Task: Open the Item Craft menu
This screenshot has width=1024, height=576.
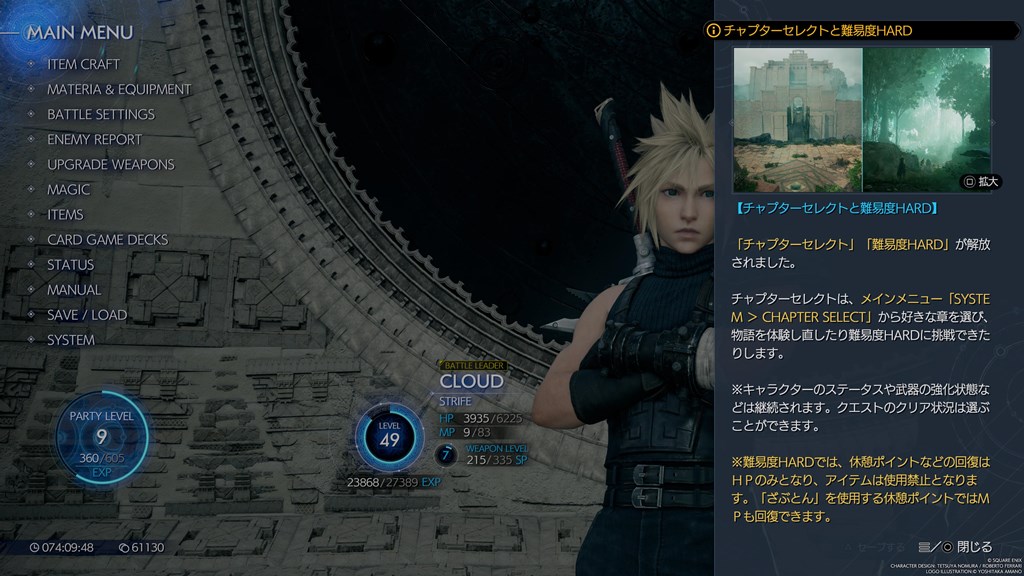Action: 83,64
